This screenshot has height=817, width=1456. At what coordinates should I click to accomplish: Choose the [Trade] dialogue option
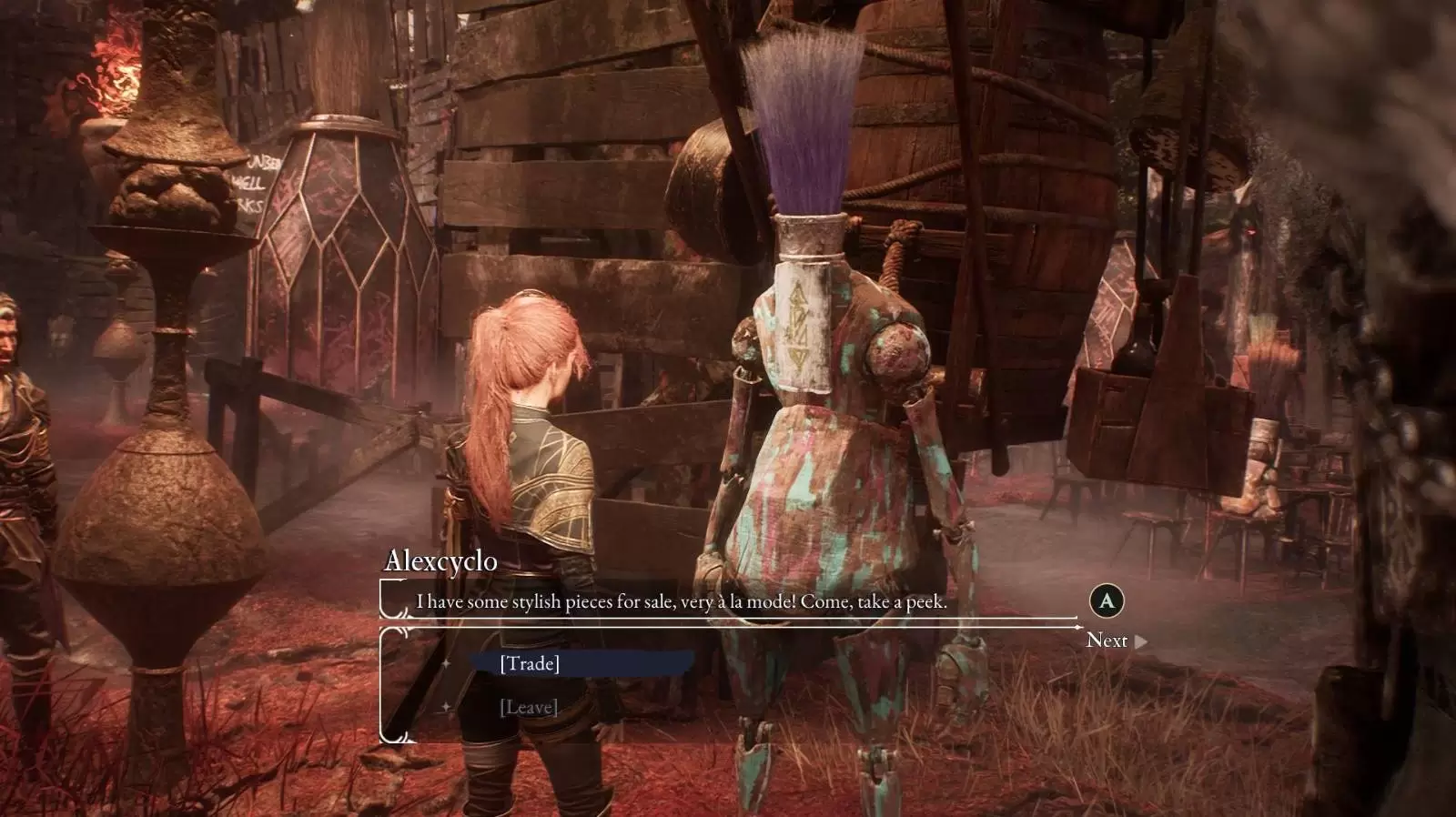coord(530,663)
